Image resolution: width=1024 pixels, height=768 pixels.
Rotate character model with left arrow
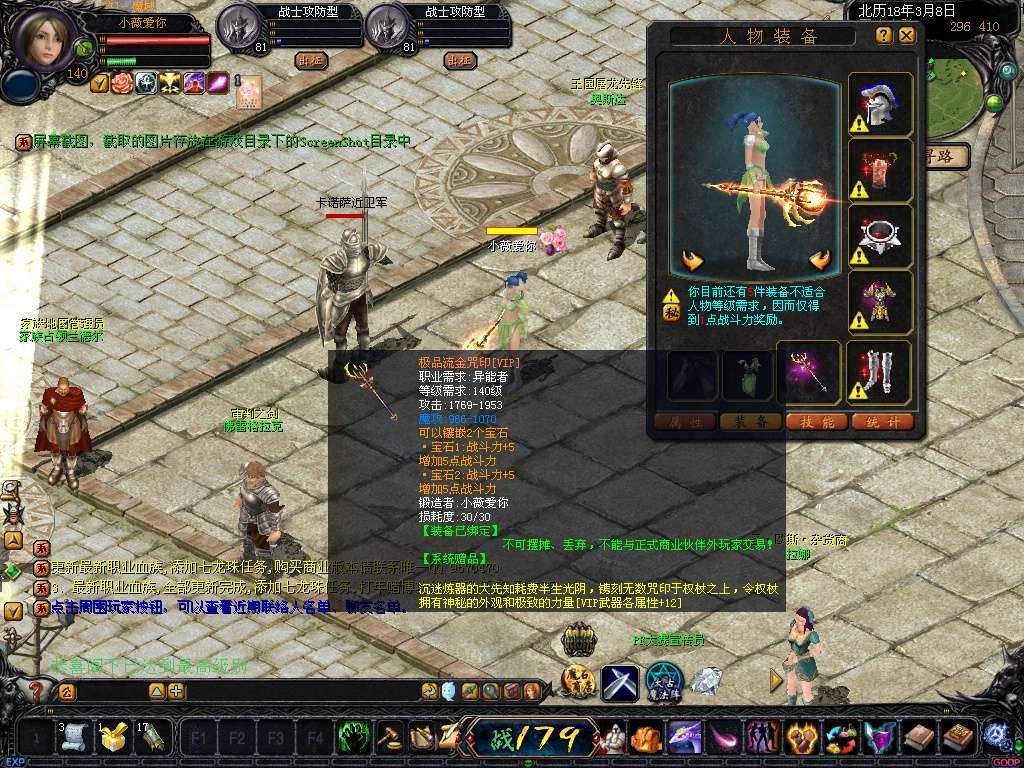[693, 262]
